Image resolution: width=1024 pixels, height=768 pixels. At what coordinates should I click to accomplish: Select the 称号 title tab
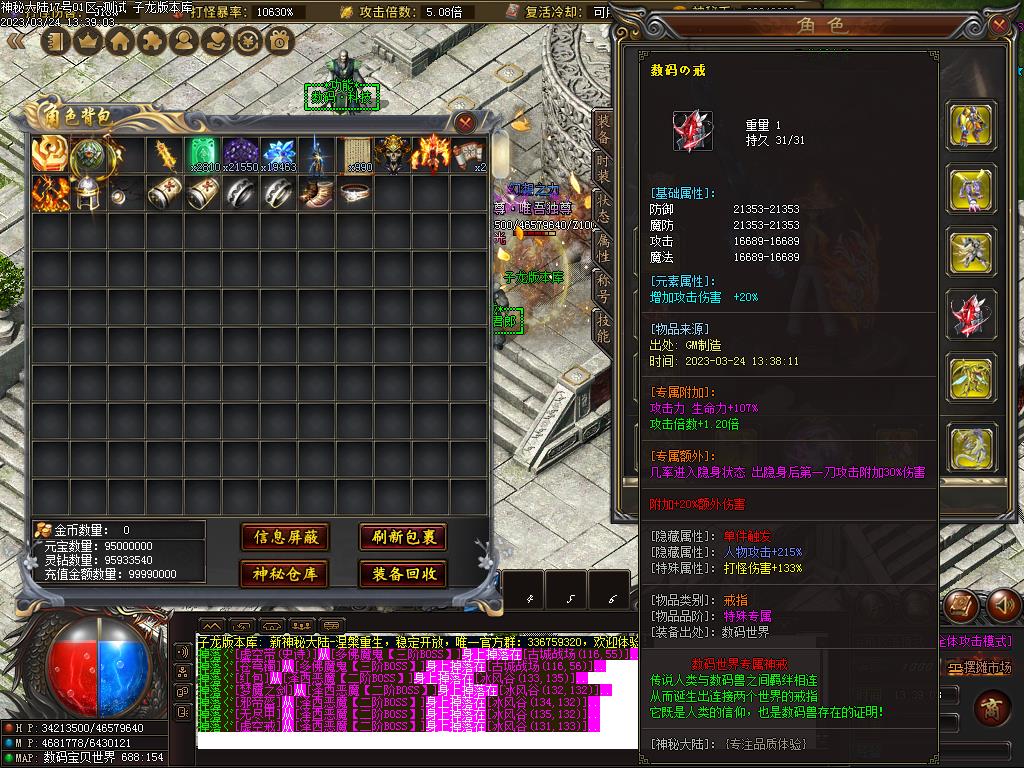pos(603,287)
